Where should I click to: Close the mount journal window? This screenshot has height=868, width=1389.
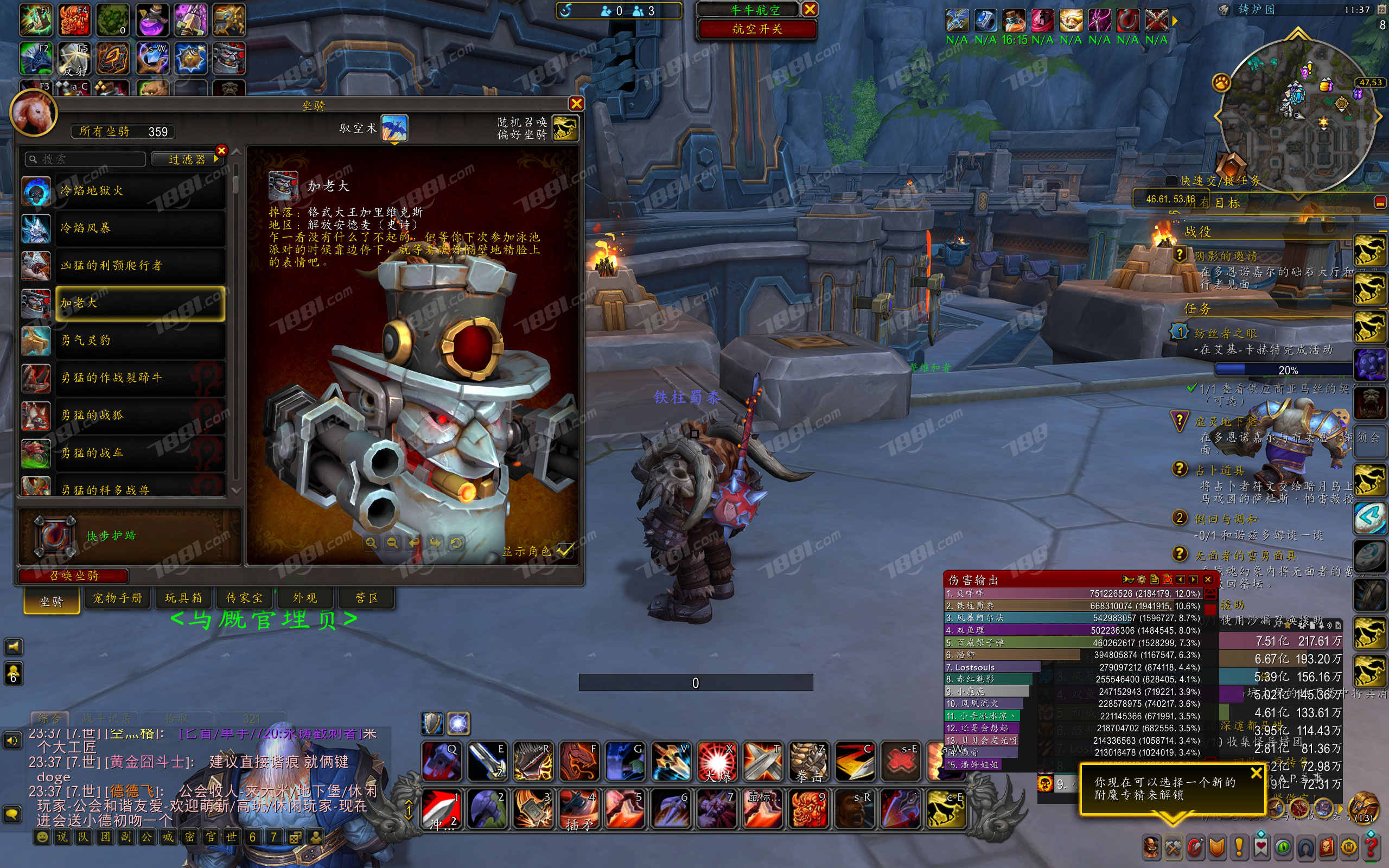click(576, 104)
